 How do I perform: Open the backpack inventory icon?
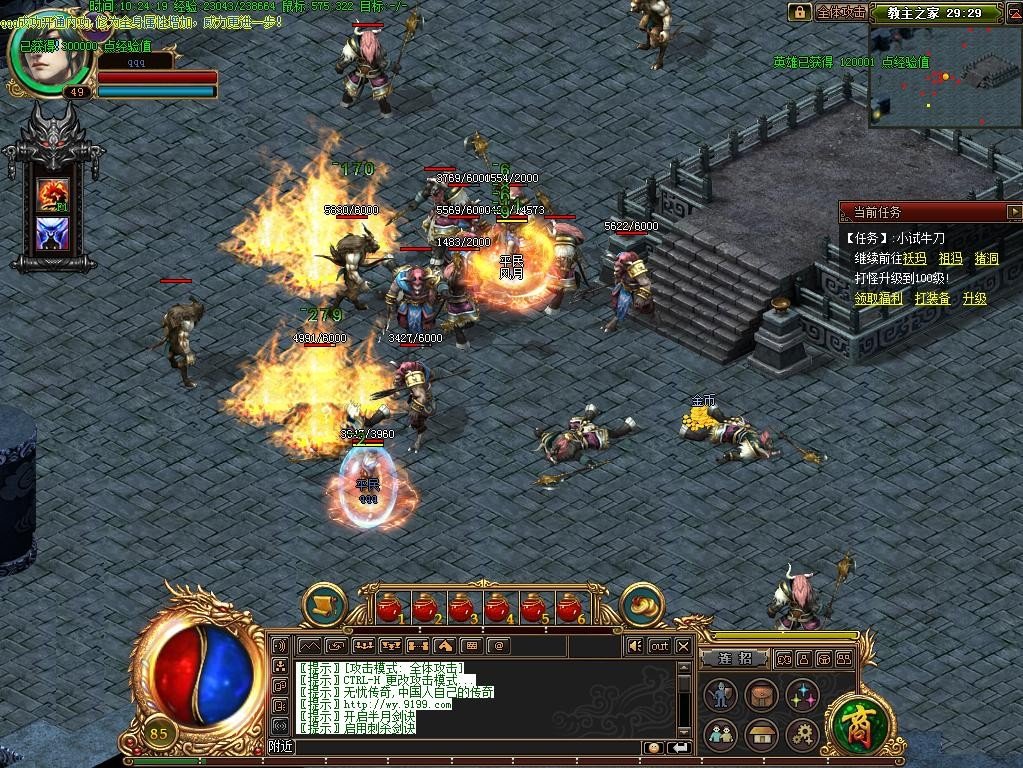coord(761,695)
